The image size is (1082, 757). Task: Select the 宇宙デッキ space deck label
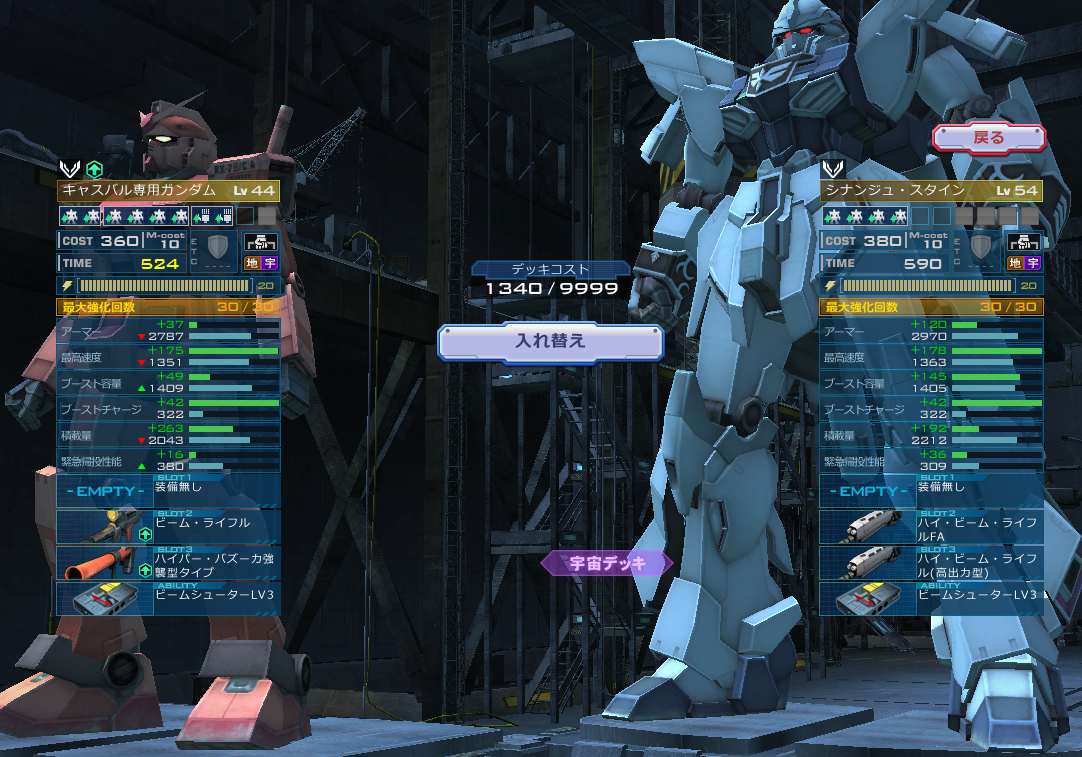pos(607,563)
